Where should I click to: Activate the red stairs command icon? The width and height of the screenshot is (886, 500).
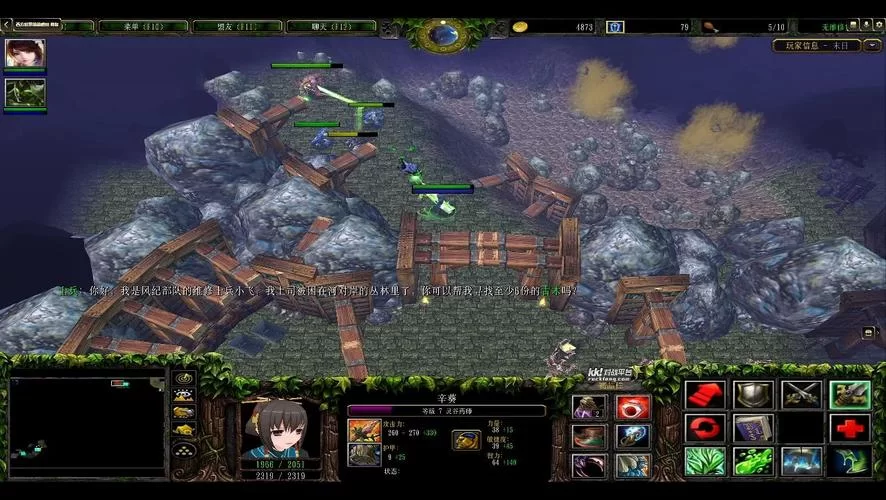tap(705, 395)
